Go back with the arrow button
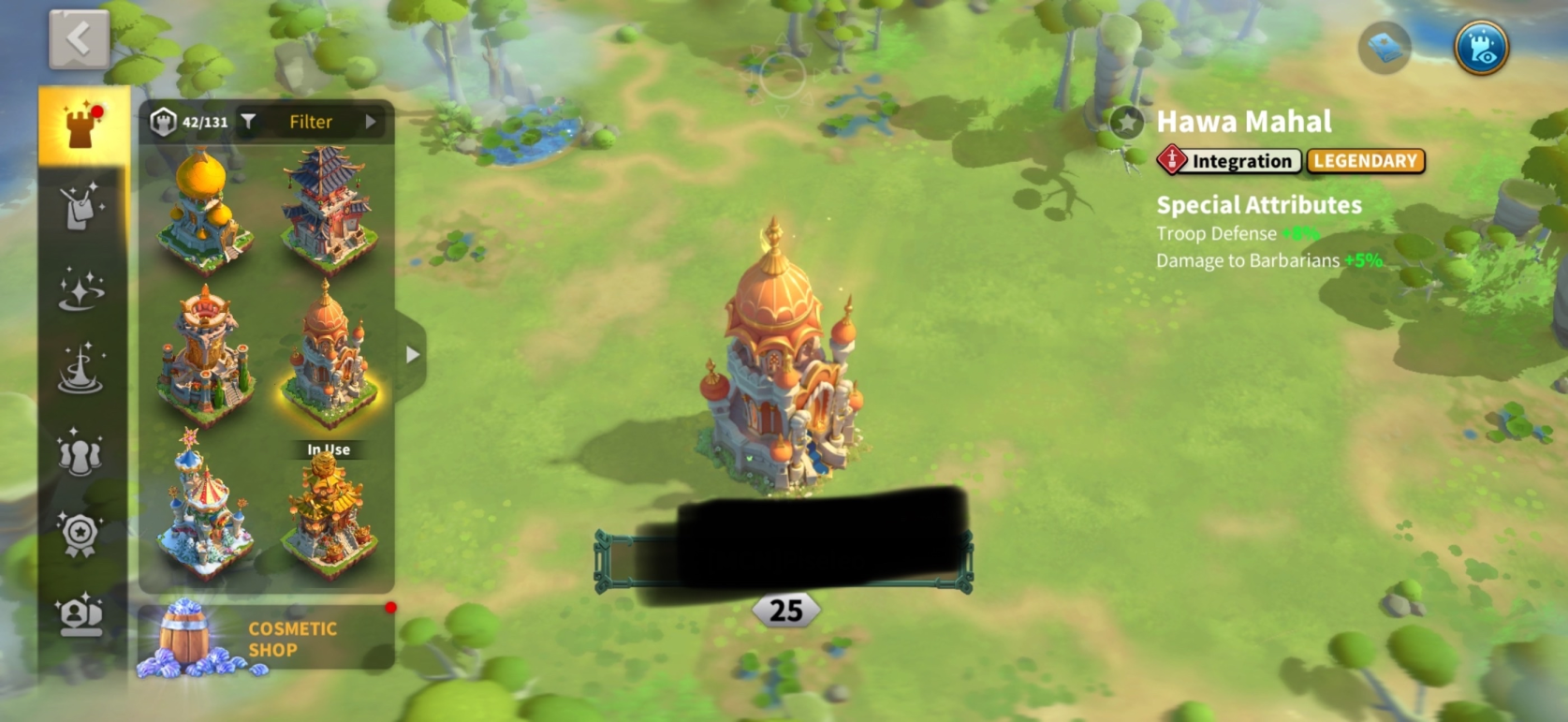The width and height of the screenshot is (1568, 722). pos(79,39)
